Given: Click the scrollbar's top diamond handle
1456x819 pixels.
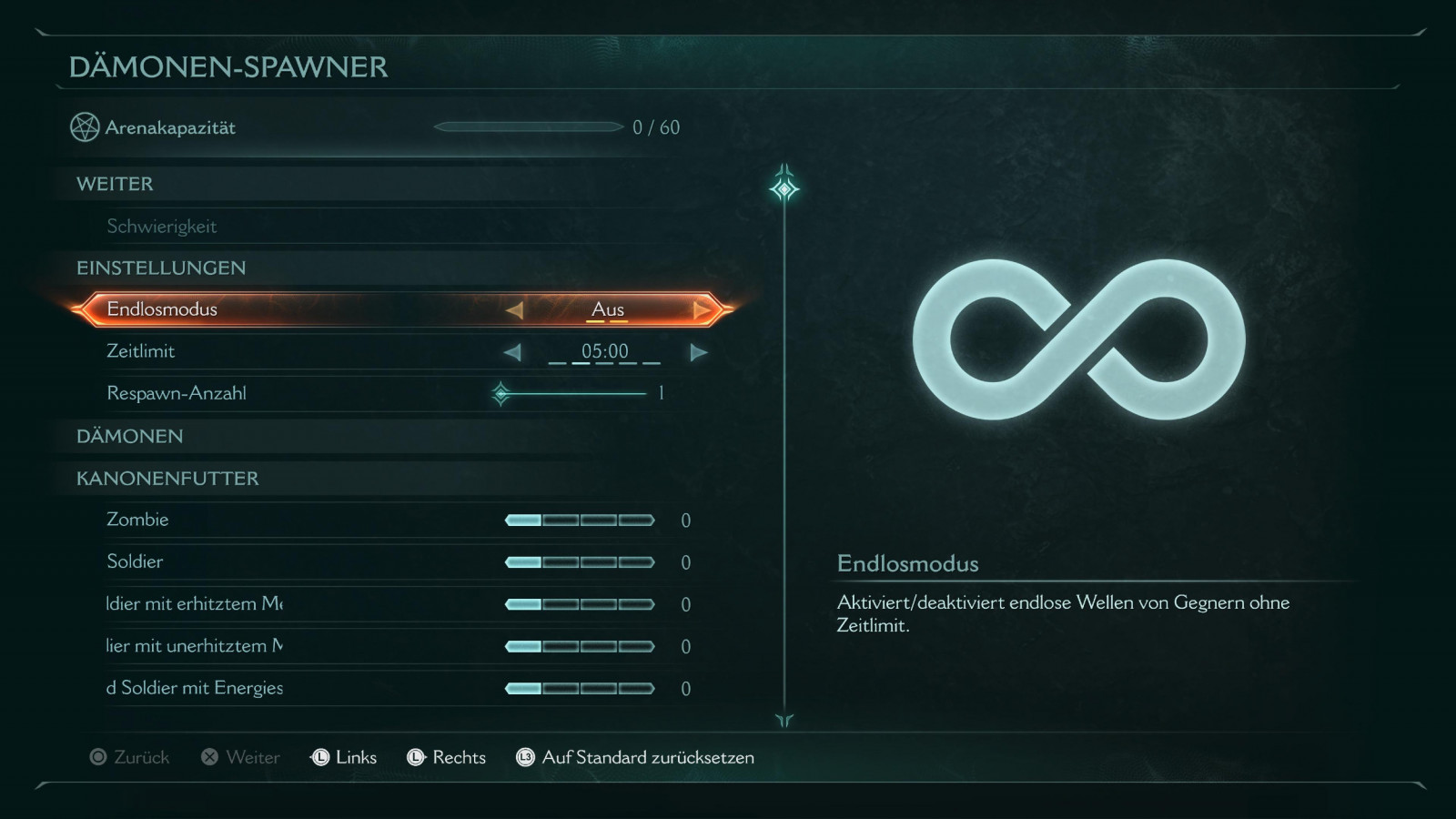Looking at the screenshot, I should click(x=784, y=188).
